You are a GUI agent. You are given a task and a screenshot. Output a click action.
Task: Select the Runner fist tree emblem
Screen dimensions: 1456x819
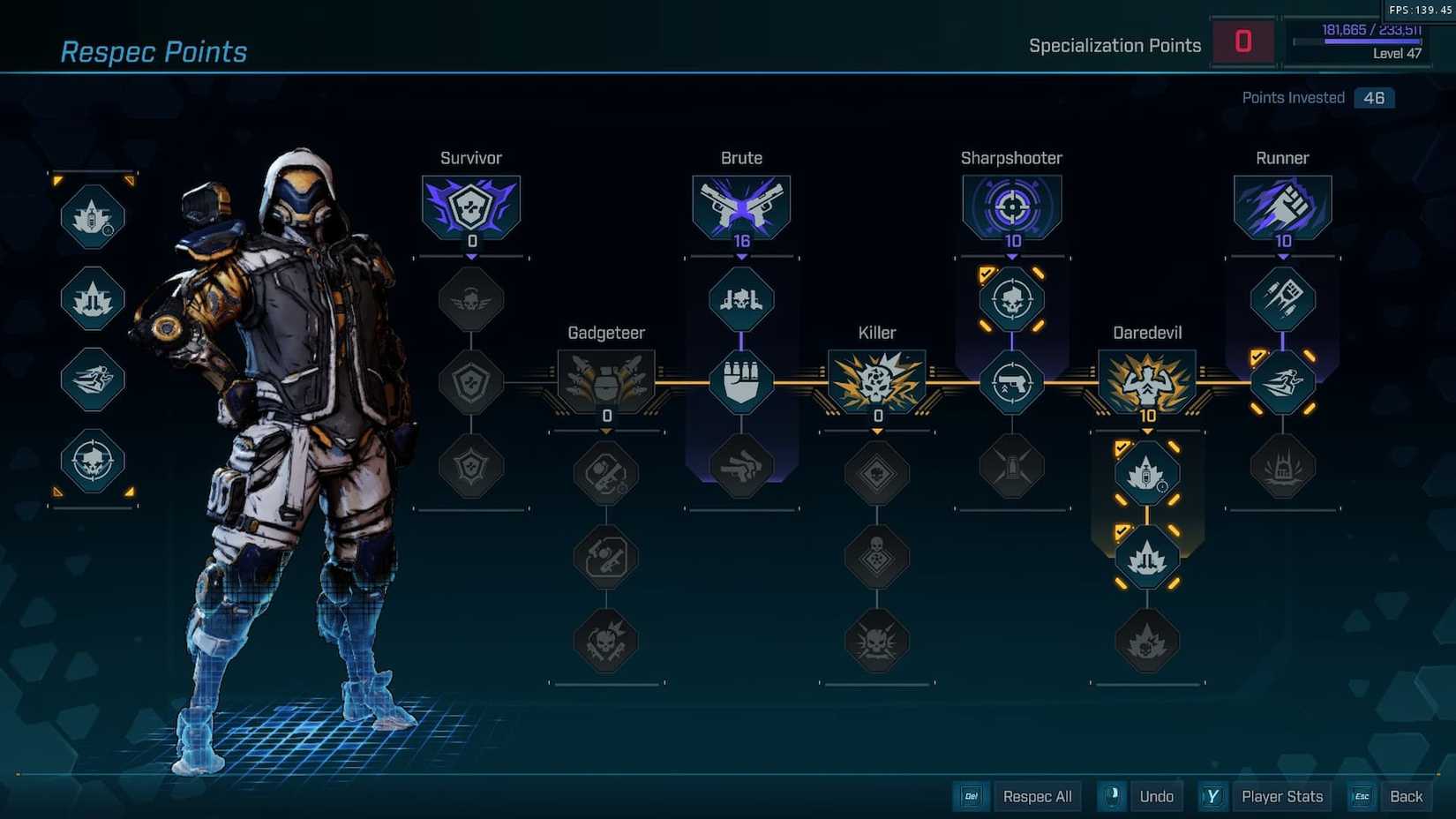[x=1282, y=205]
